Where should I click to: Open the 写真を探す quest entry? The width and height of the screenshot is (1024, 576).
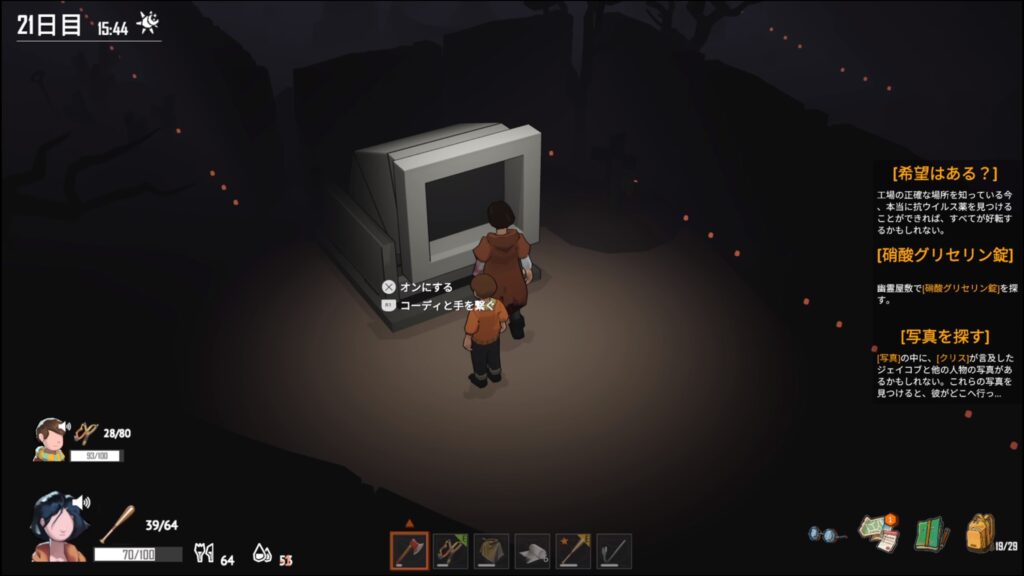click(x=944, y=336)
